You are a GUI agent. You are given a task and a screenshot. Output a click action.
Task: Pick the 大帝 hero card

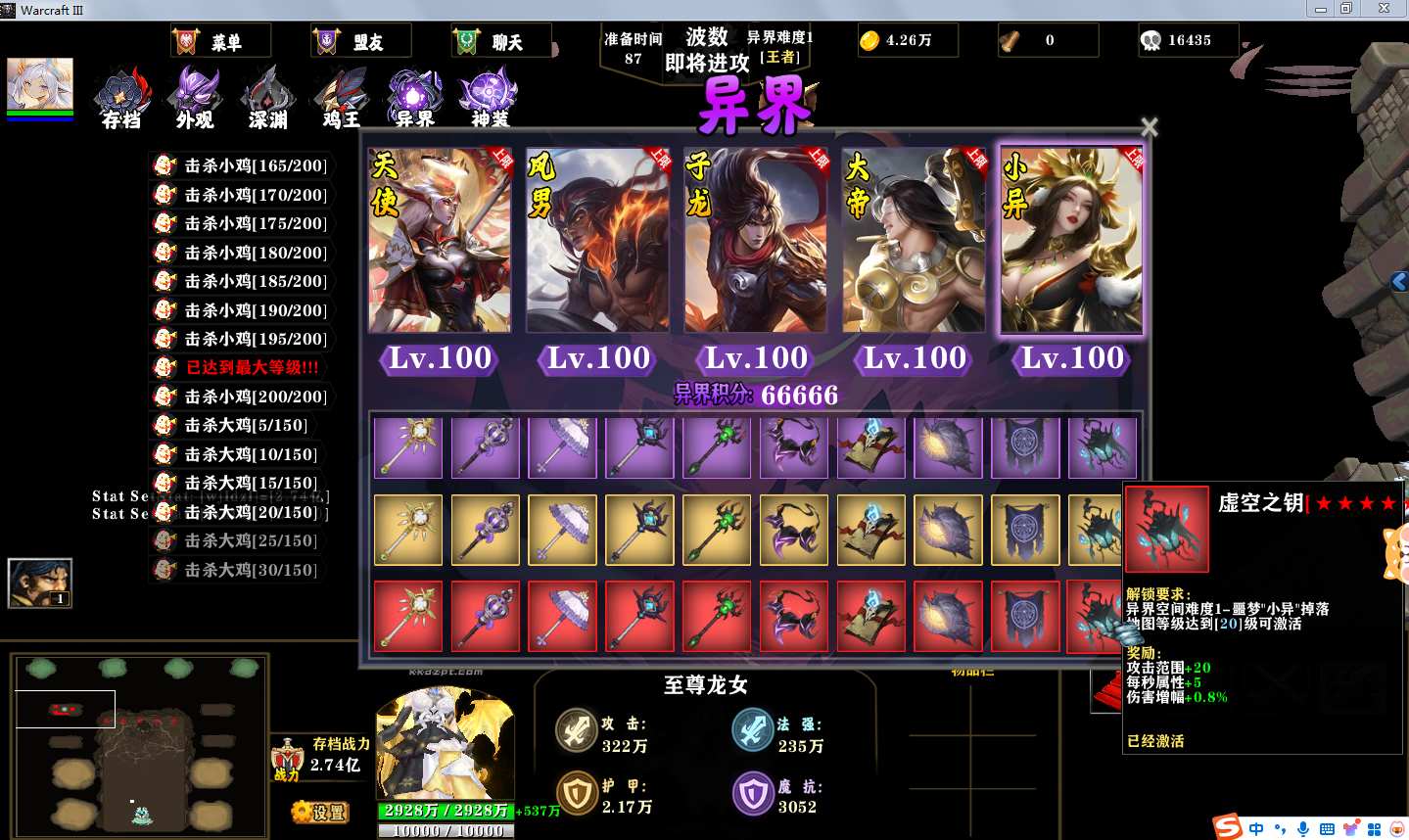pyautogui.click(x=914, y=241)
